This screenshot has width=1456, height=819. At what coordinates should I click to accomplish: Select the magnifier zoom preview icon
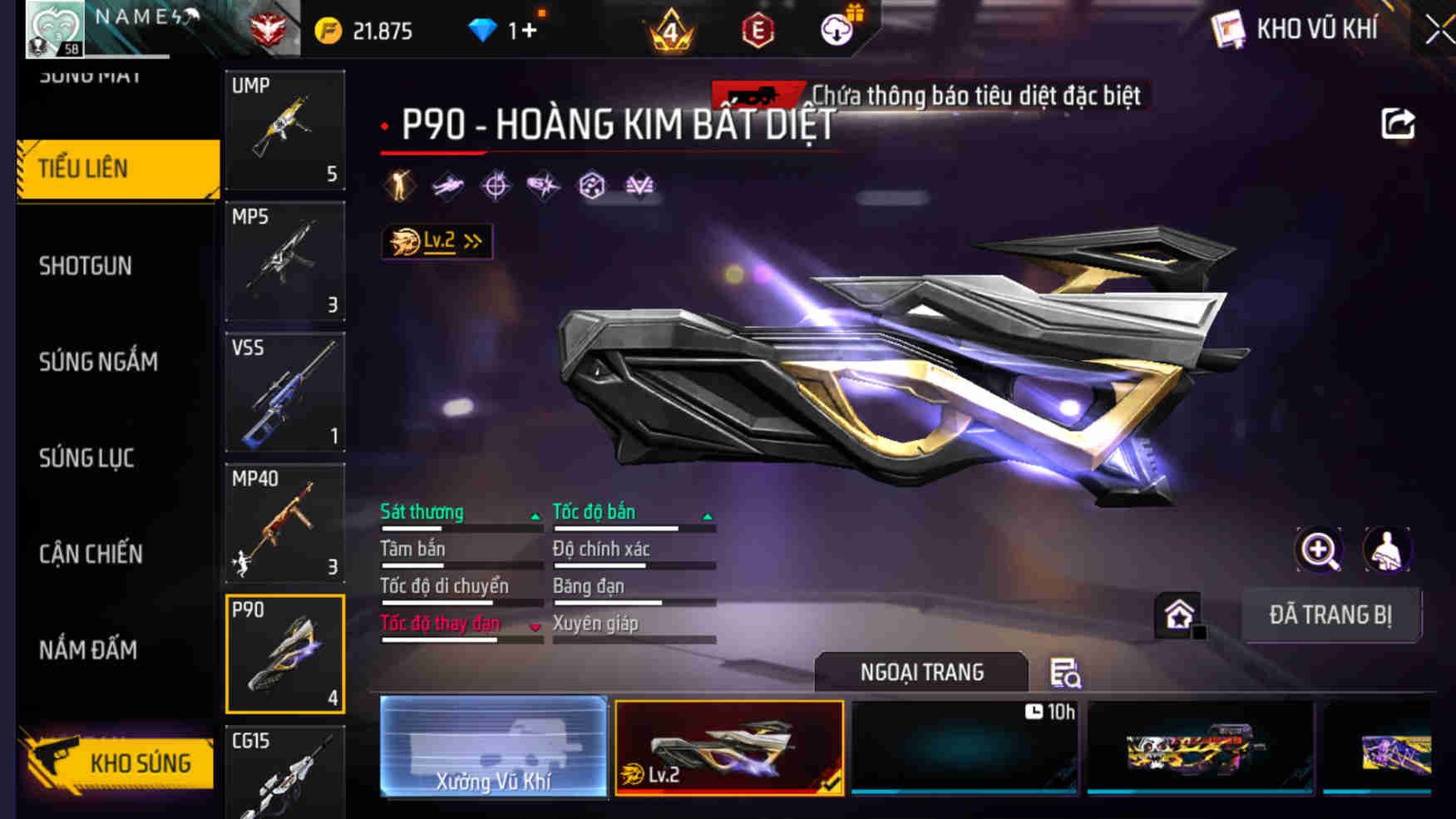pyautogui.click(x=1316, y=550)
